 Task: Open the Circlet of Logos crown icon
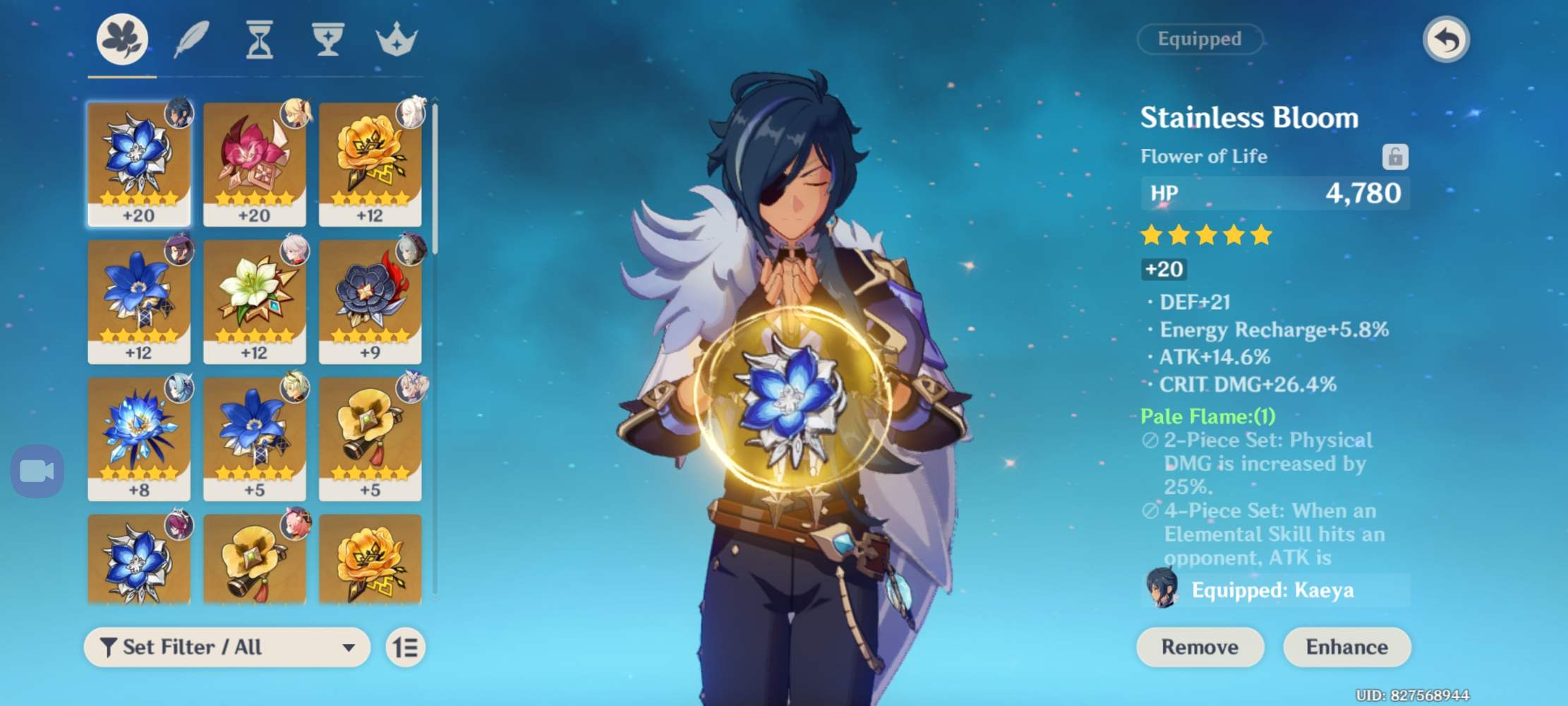pyautogui.click(x=397, y=40)
